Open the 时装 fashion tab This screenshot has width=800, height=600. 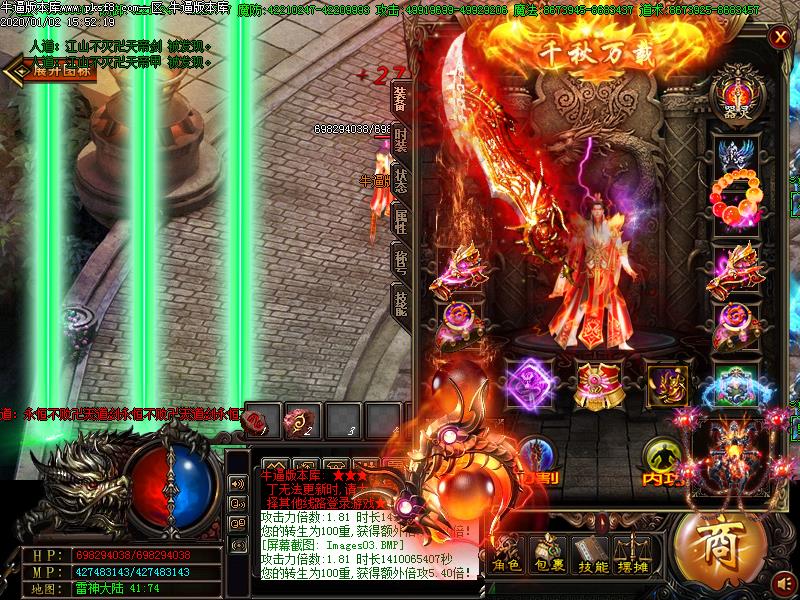[x=400, y=139]
